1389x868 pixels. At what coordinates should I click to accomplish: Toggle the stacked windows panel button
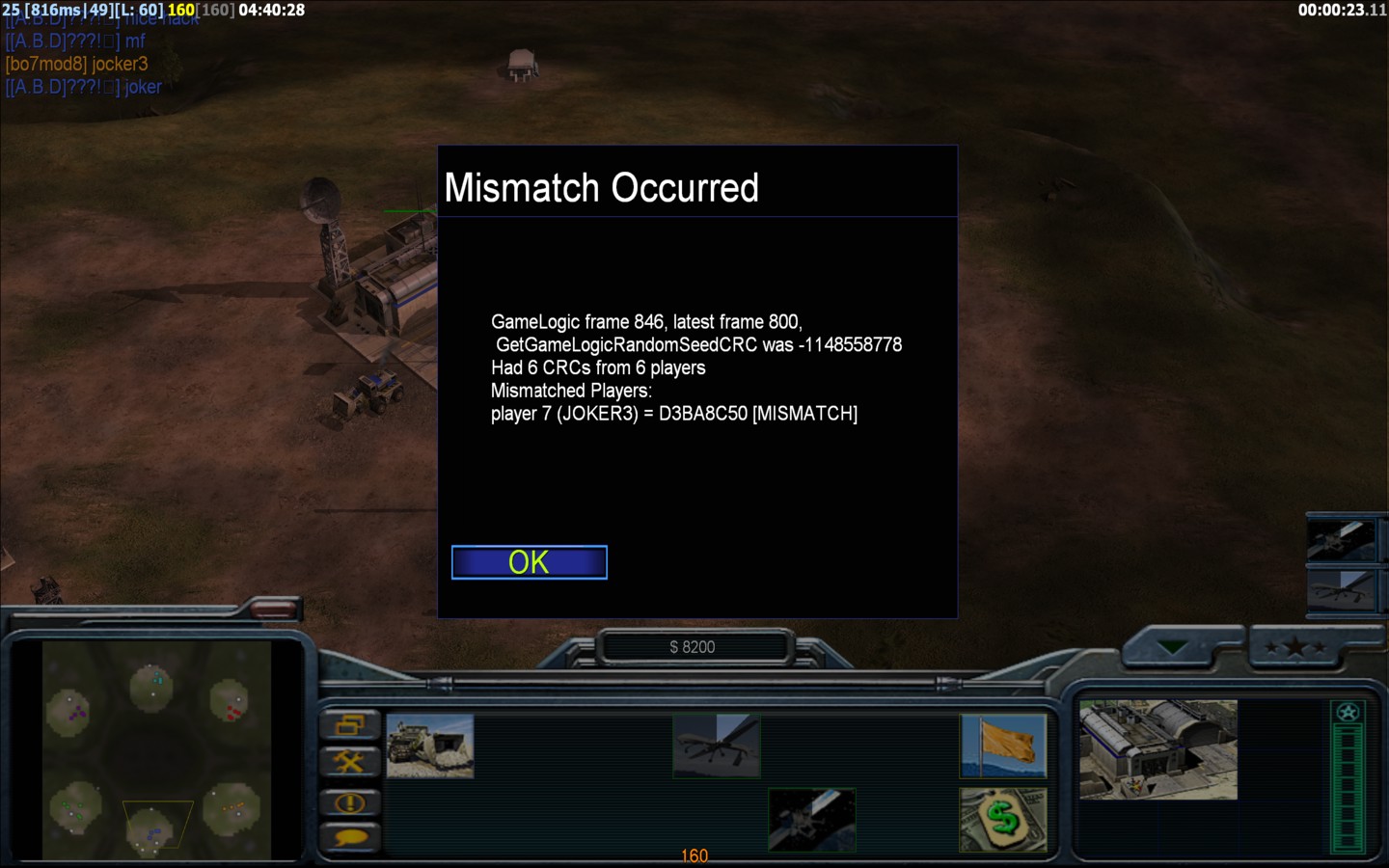tap(349, 724)
